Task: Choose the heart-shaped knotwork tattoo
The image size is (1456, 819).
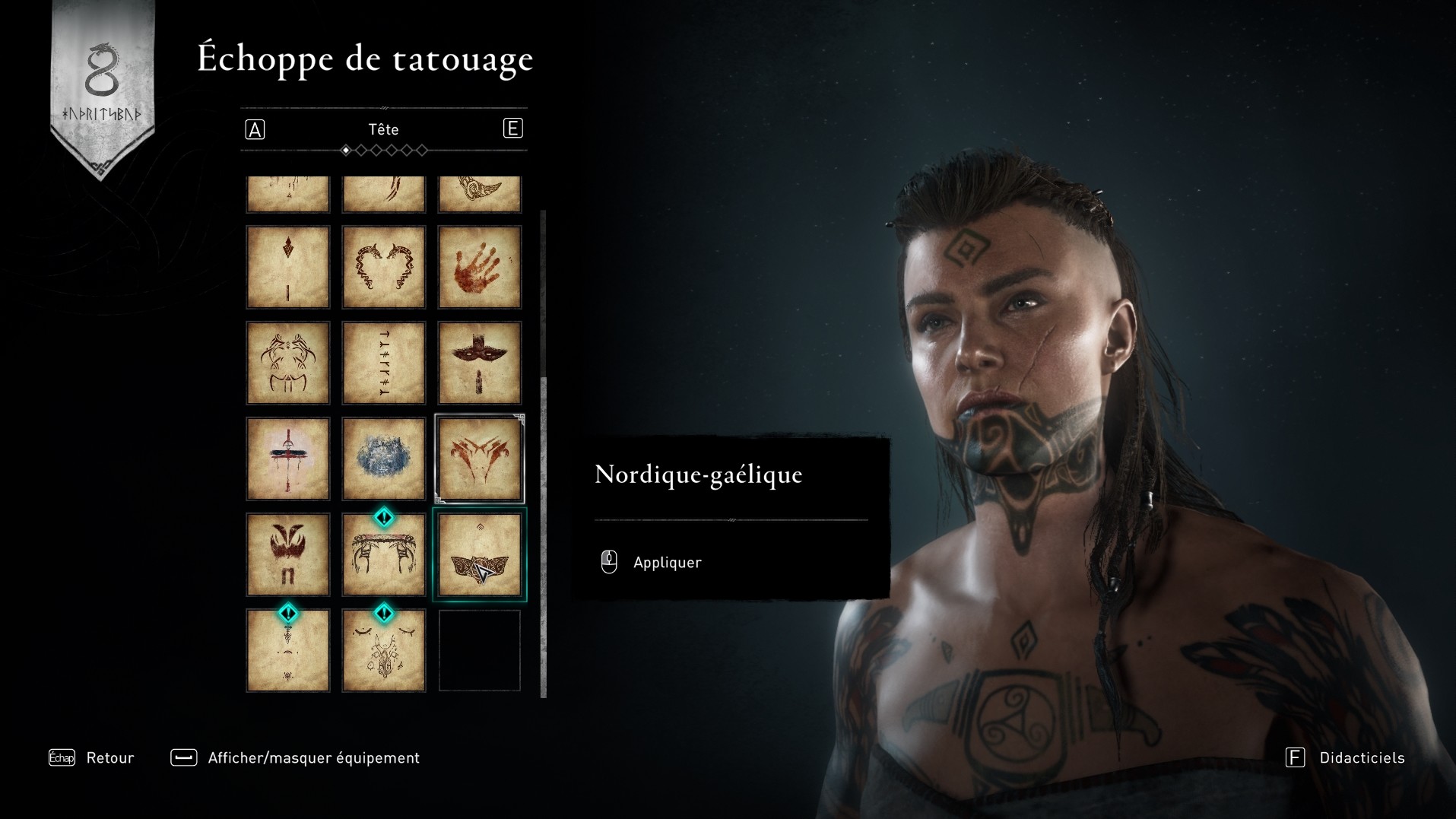Action: click(383, 267)
